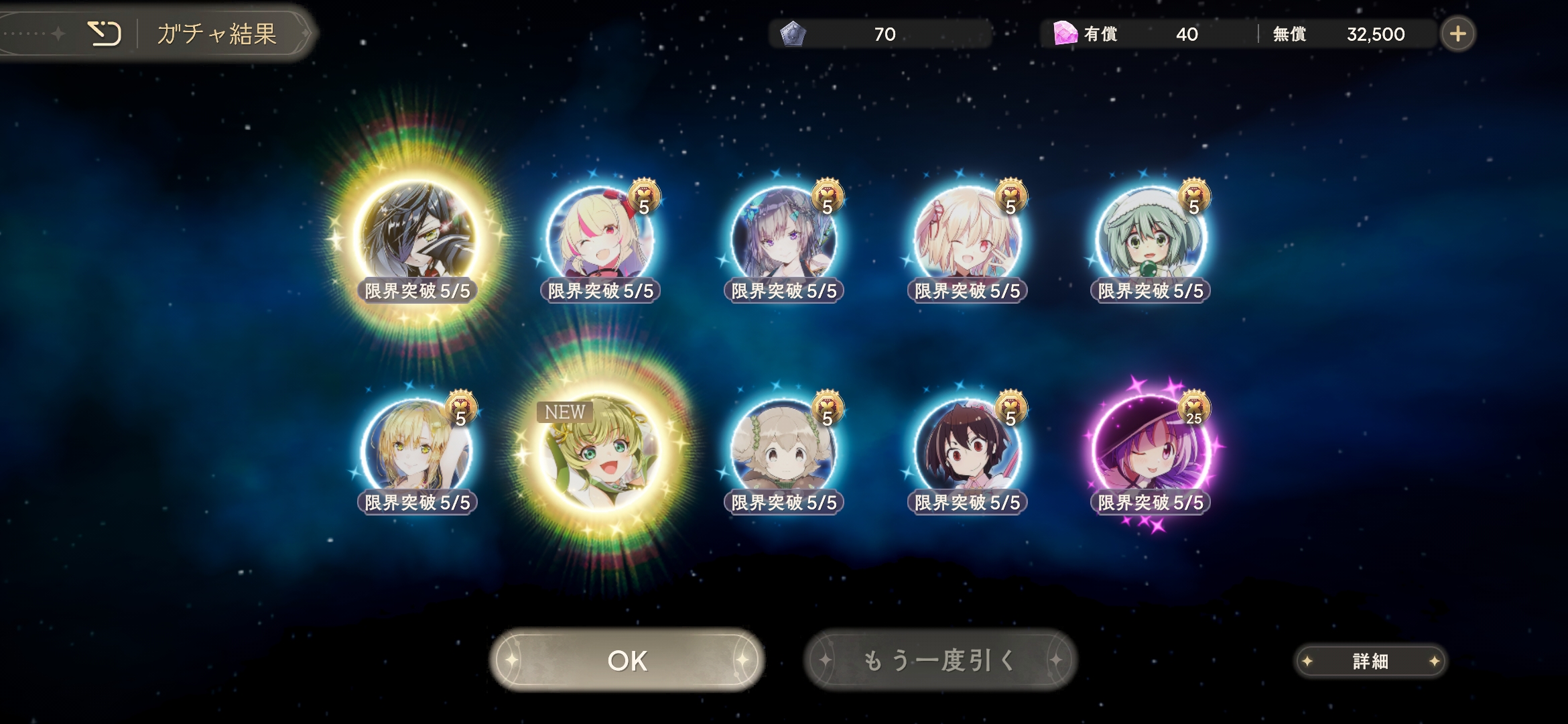Confirm results with the OK button
1568x724 pixels.
(x=627, y=660)
